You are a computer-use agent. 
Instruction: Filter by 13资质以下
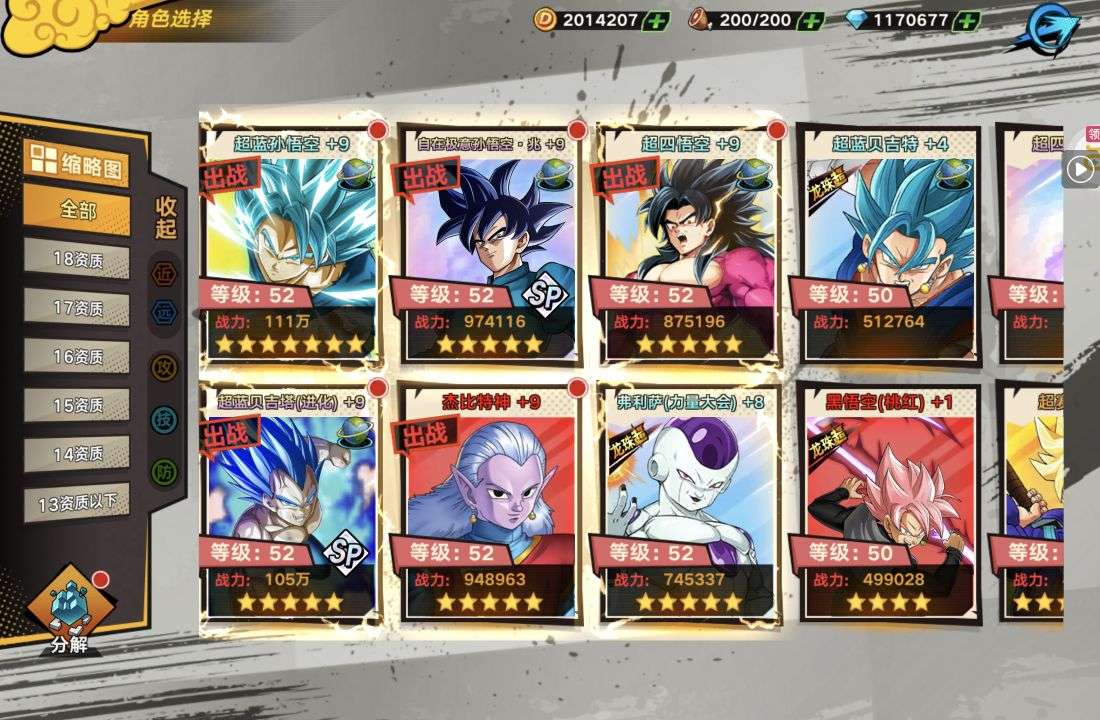click(77, 502)
